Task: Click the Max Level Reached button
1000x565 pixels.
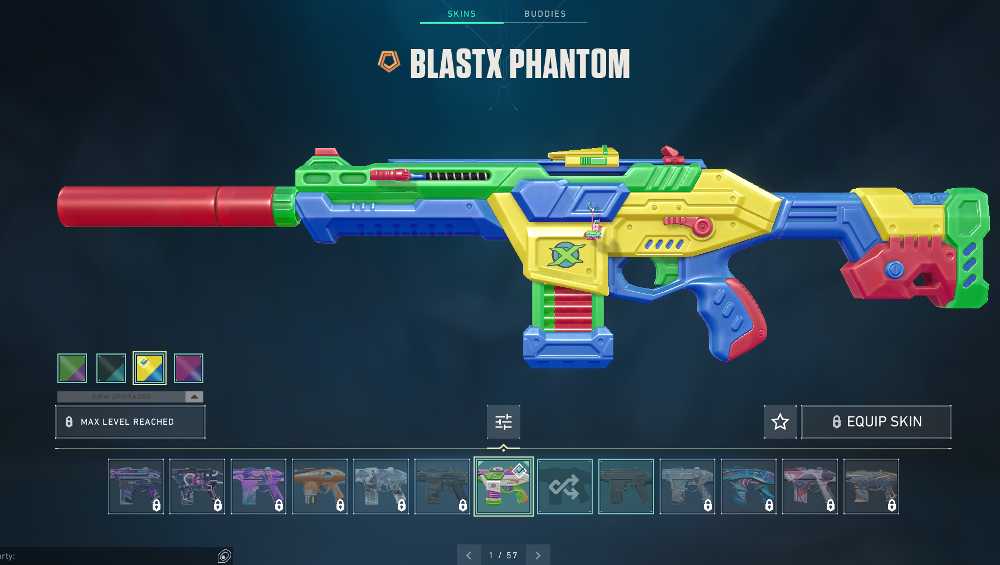Action: 130,422
